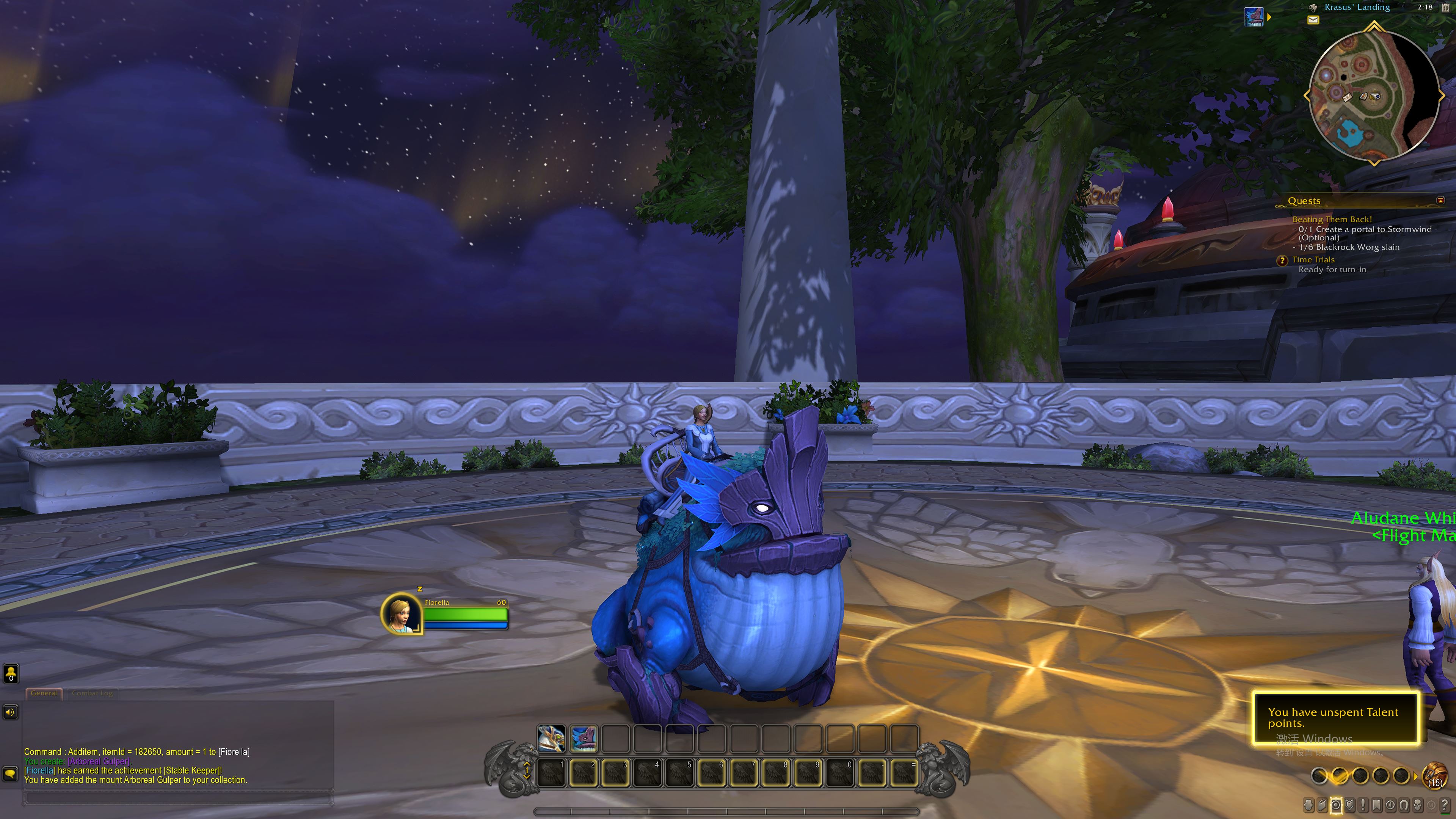Toggle the voice chat speaker button
The image size is (1456, 819).
click(x=10, y=712)
